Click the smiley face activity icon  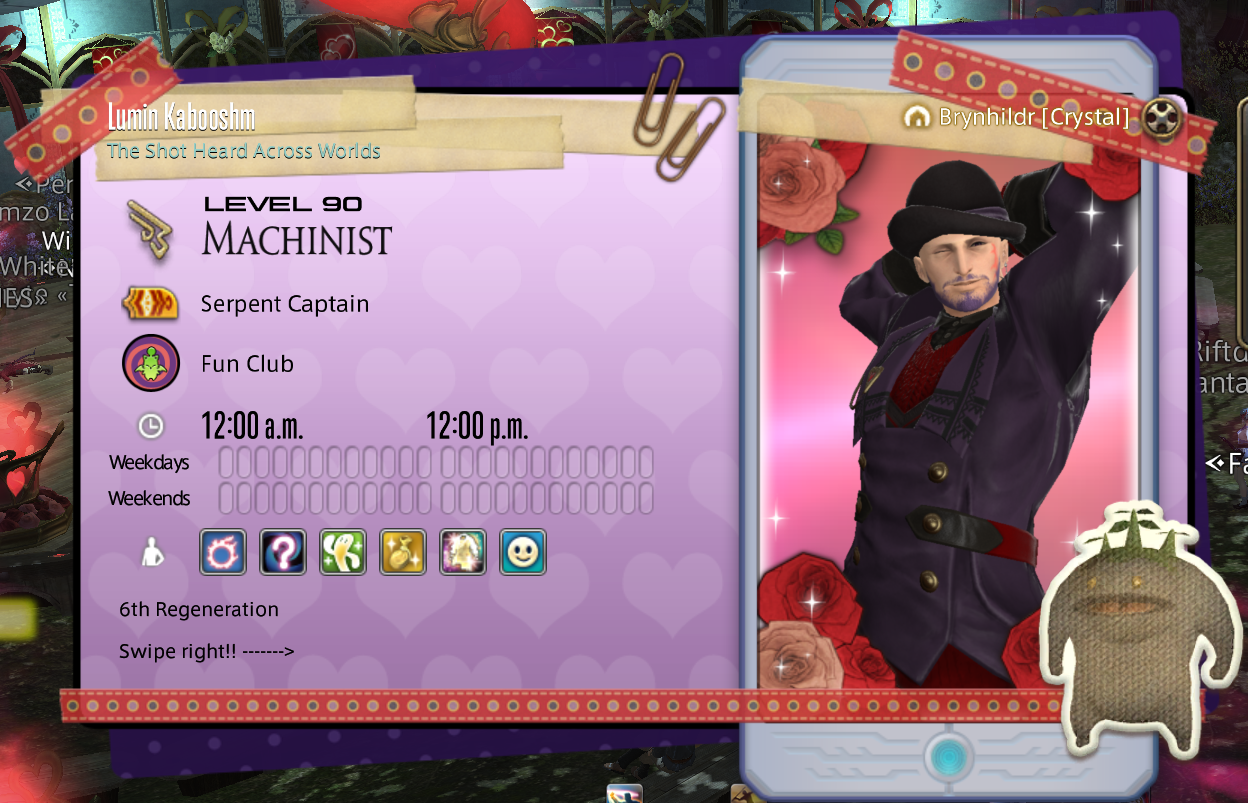523,552
